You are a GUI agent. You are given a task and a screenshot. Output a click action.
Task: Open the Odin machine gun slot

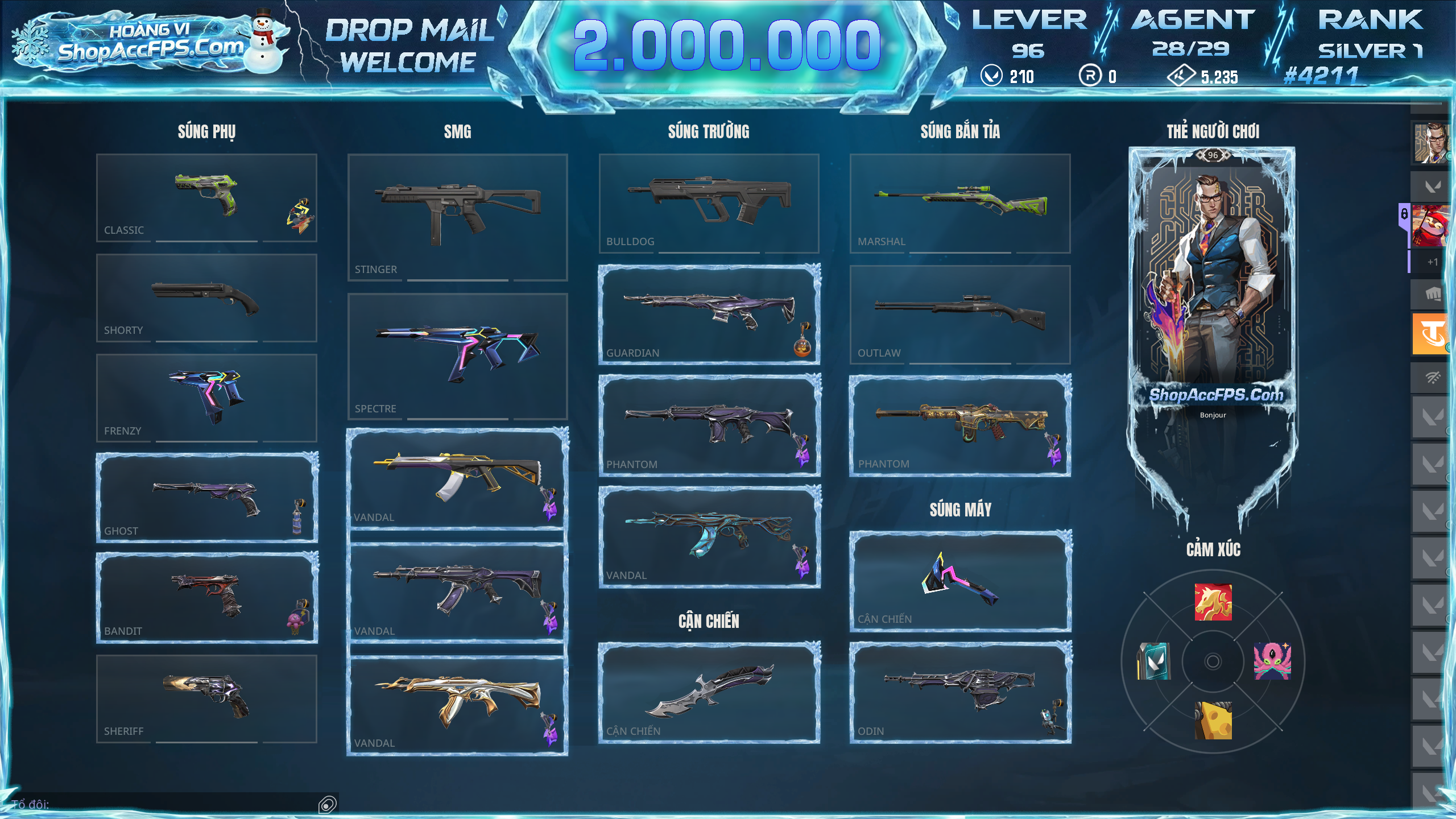click(x=960, y=692)
